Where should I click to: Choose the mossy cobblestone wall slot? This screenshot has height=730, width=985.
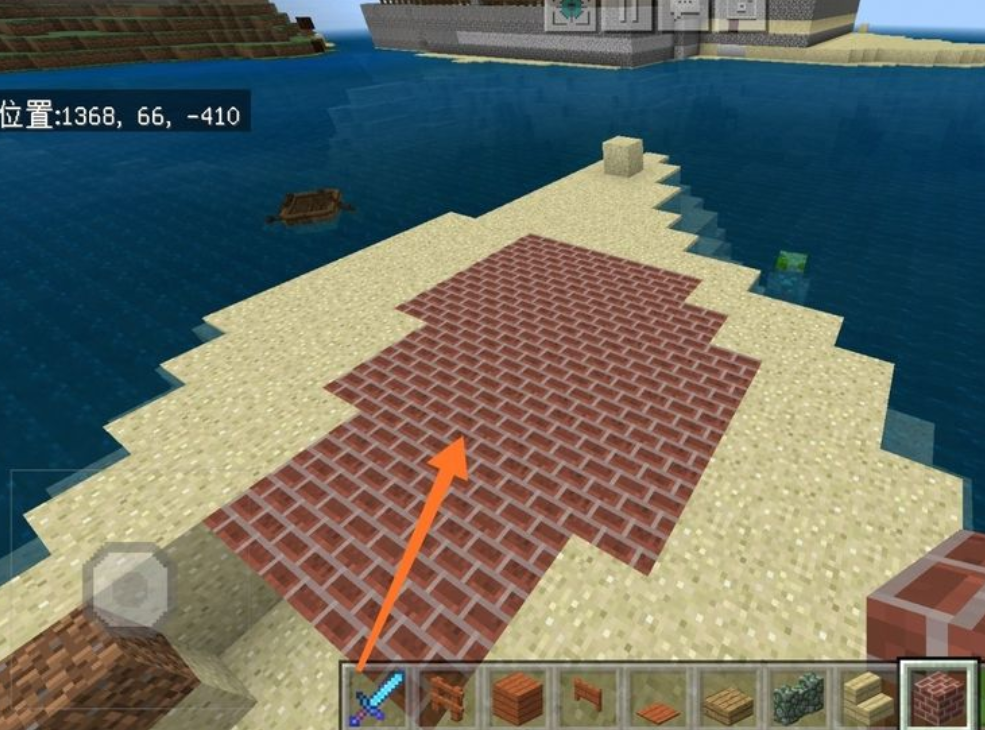[797, 696]
